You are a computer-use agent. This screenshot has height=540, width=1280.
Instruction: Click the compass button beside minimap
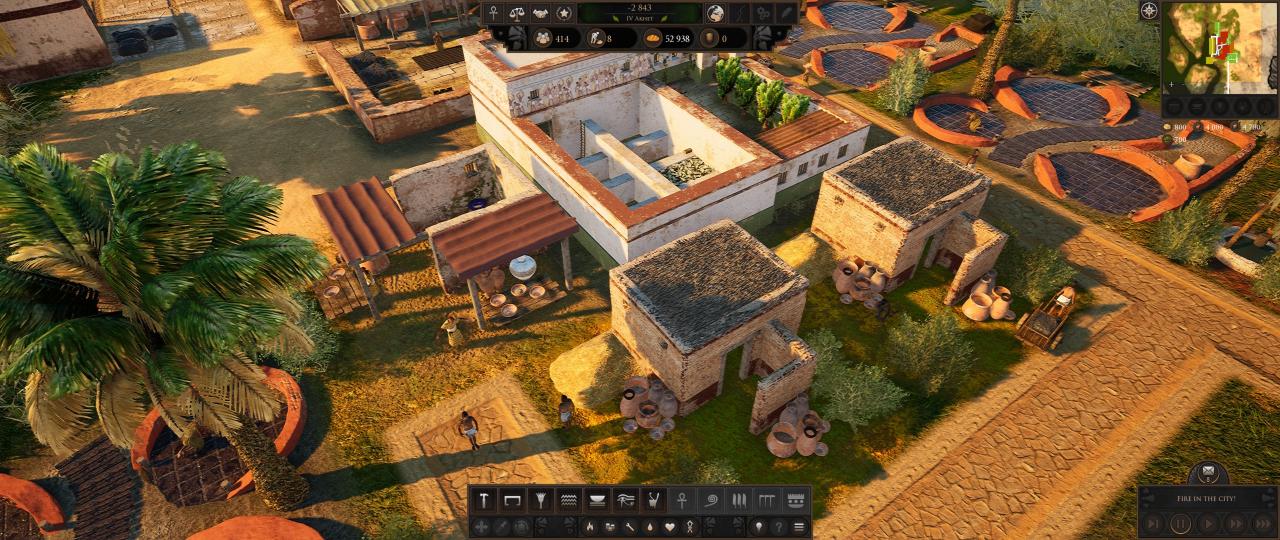1149,11
